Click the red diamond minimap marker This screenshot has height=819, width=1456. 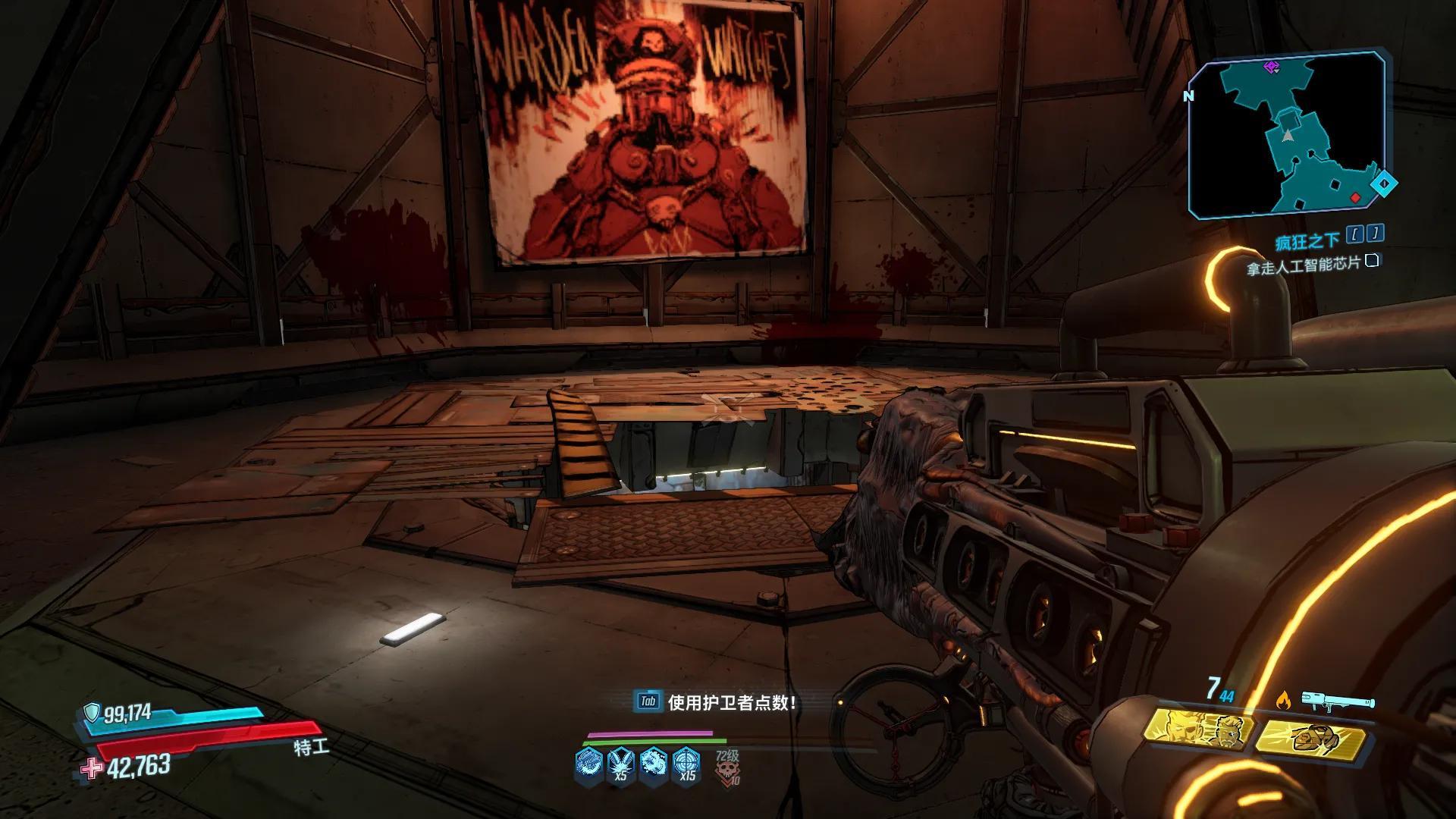[1355, 199]
